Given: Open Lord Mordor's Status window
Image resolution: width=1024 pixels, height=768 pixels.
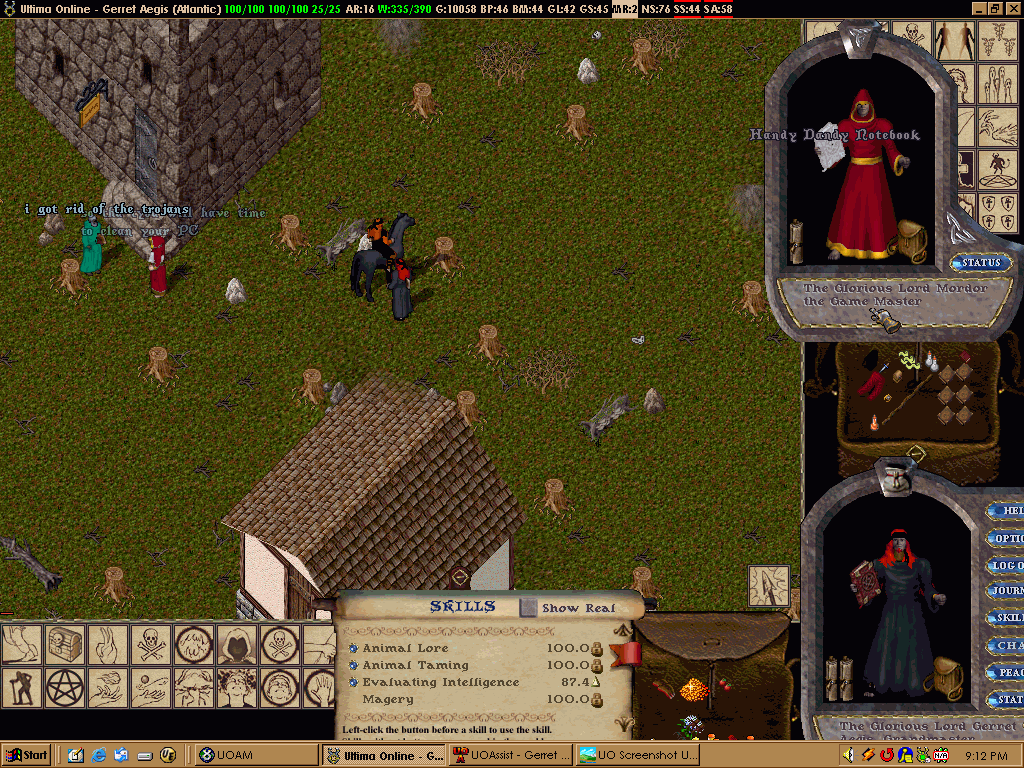Looking at the screenshot, I should click(x=980, y=263).
